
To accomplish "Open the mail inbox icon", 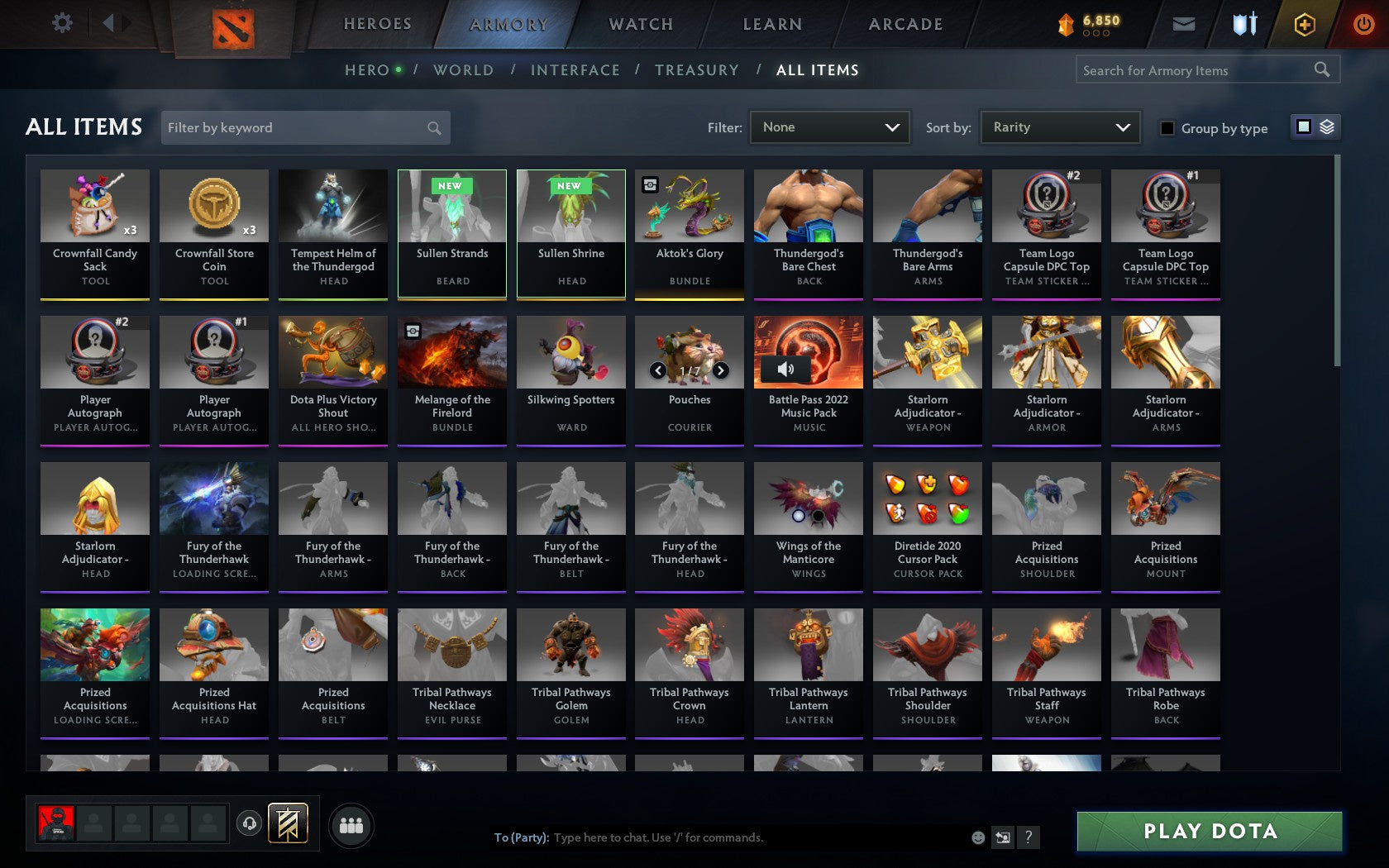I will (1184, 23).
